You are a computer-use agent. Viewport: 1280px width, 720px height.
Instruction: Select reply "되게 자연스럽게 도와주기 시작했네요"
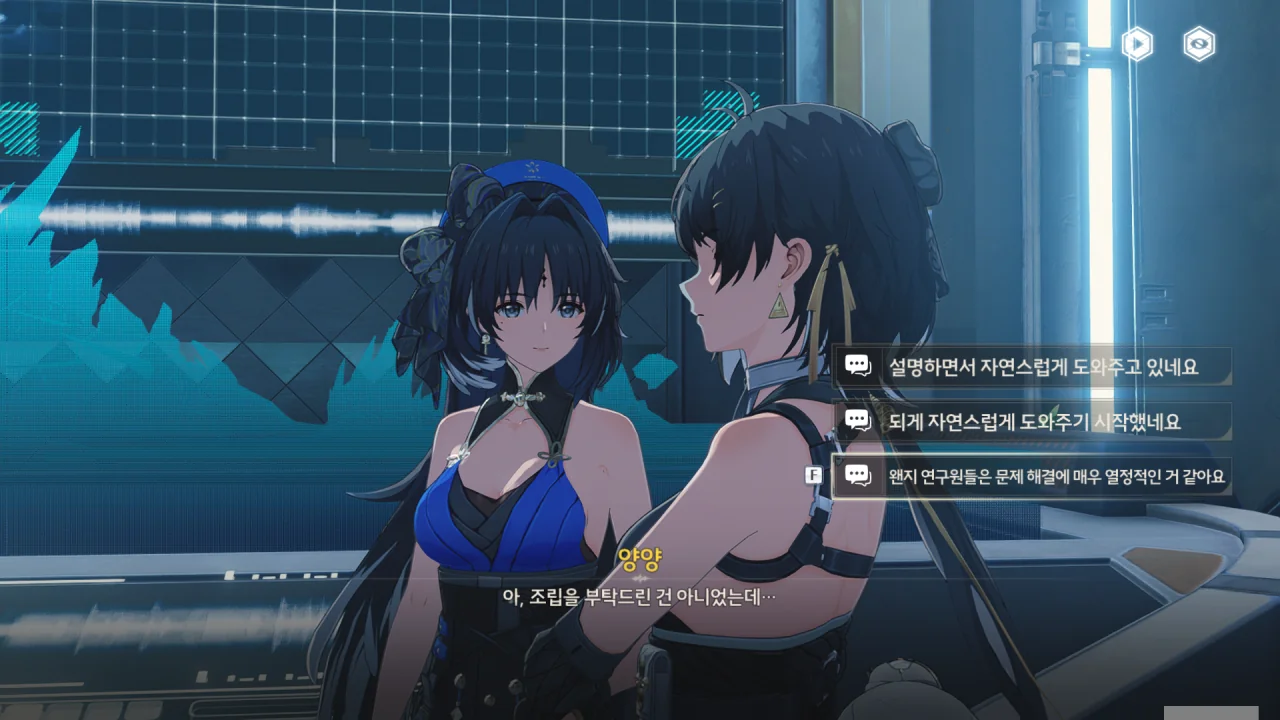[x=1040, y=422]
